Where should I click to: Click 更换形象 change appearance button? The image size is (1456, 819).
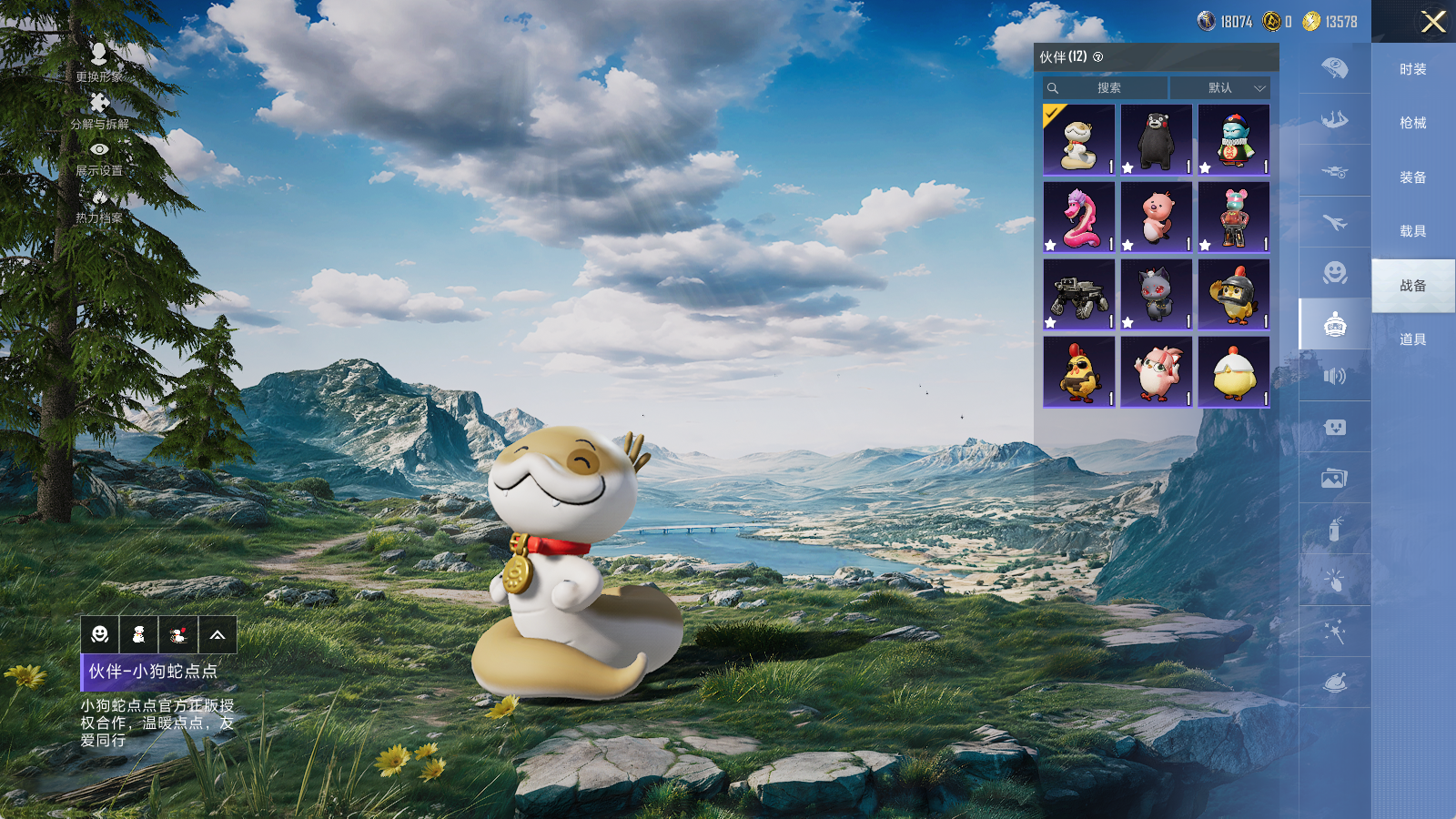click(99, 62)
